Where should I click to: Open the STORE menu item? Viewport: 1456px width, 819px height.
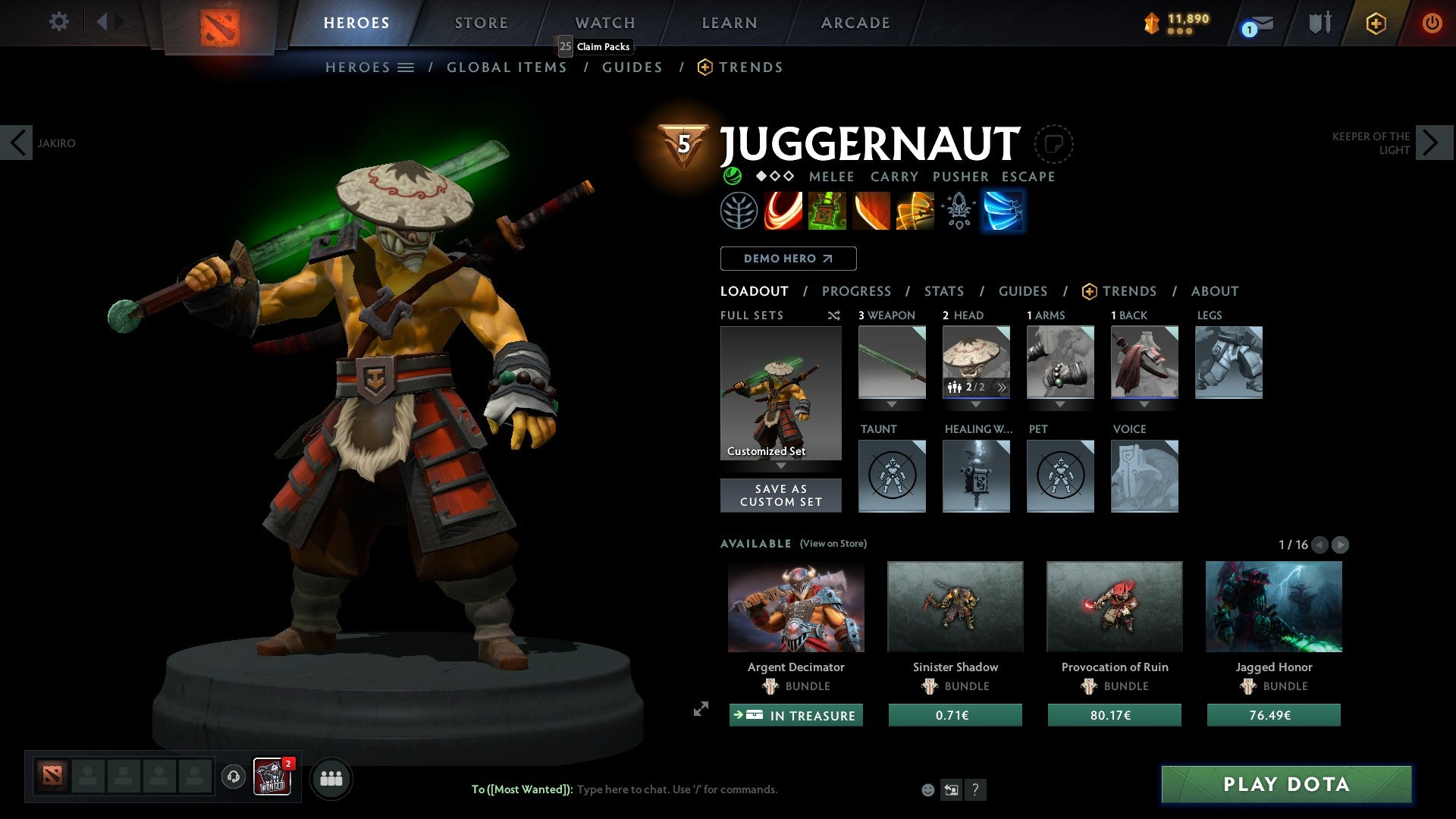point(481,23)
